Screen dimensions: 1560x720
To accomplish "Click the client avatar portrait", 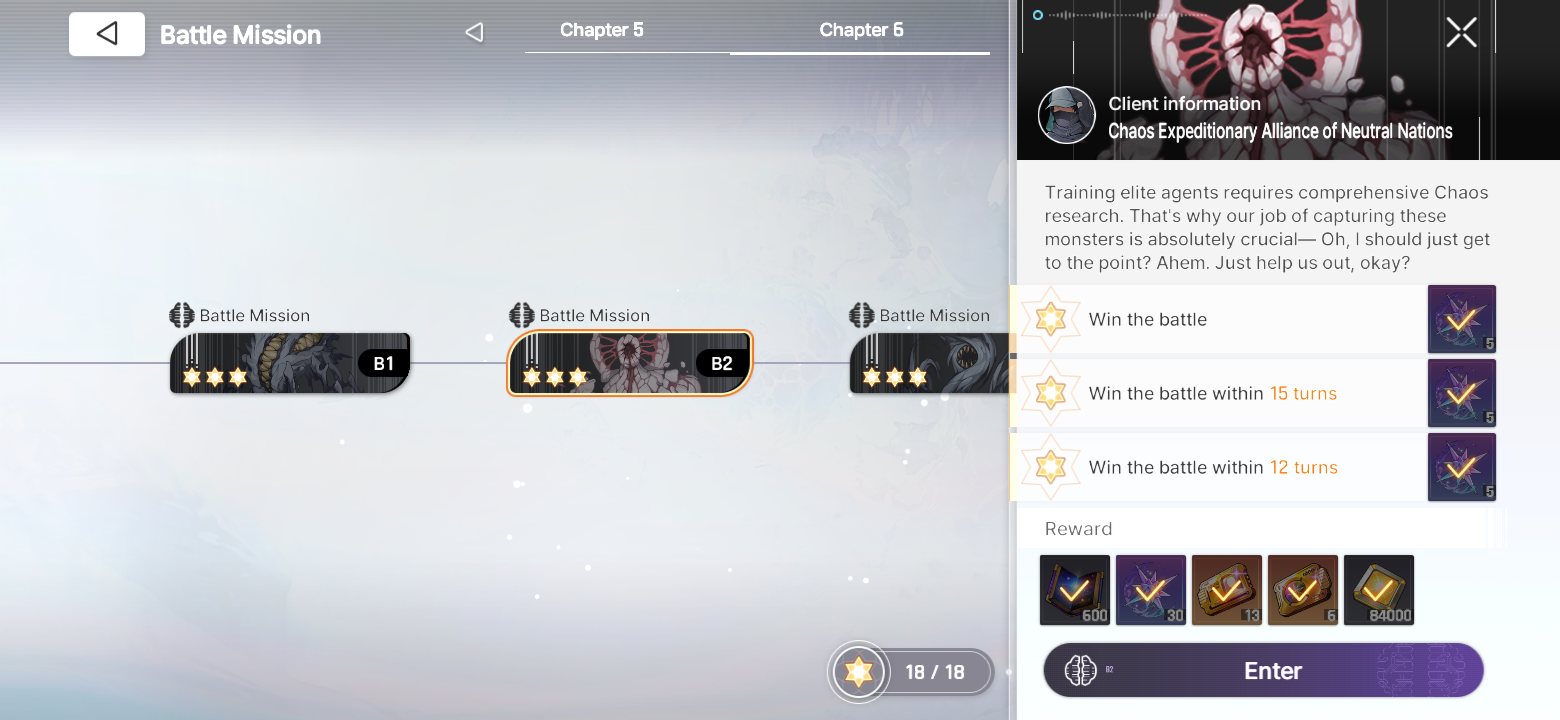I will tap(1066, 115).
